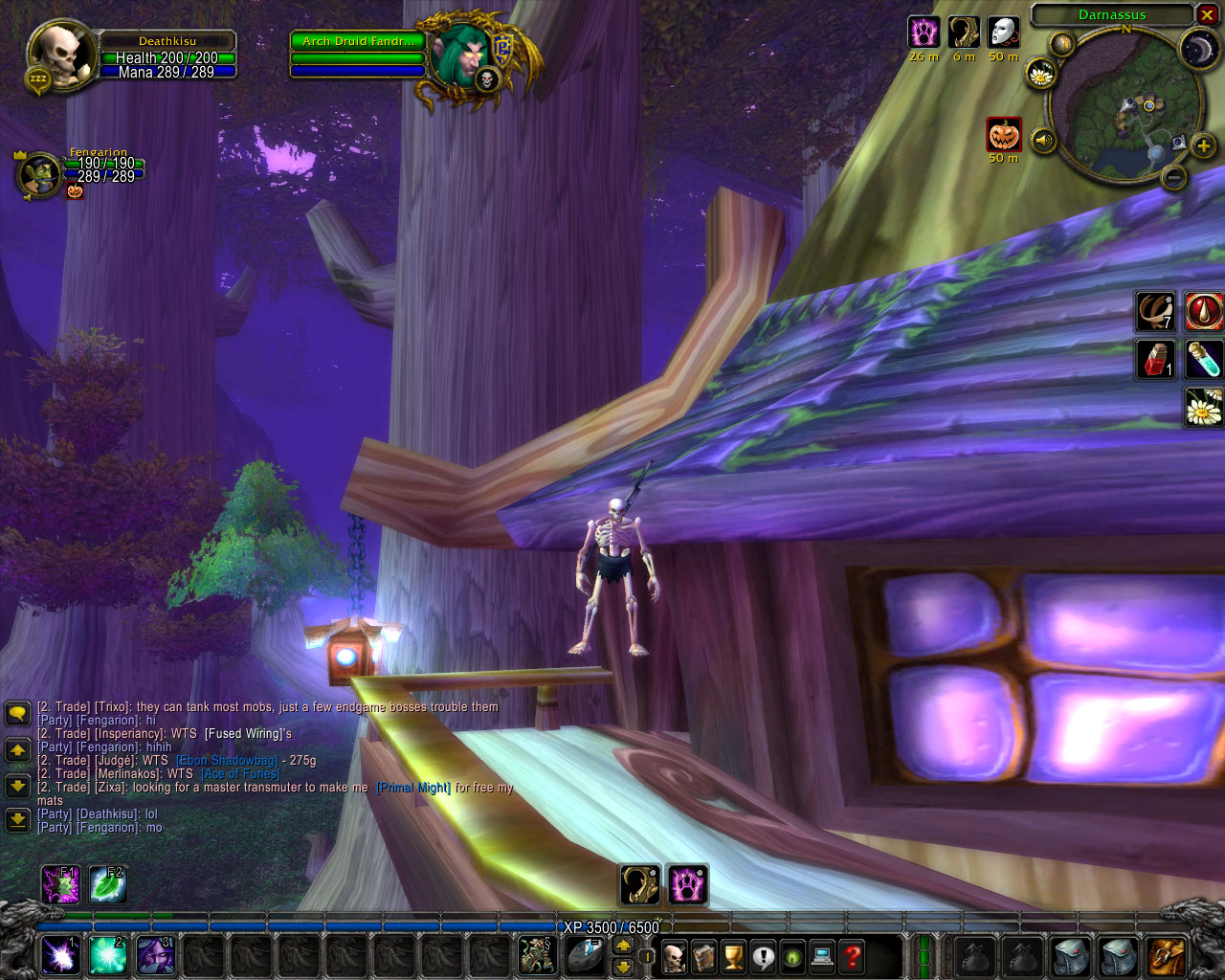Click the pumpkin debuff icon

[1004, 135]
